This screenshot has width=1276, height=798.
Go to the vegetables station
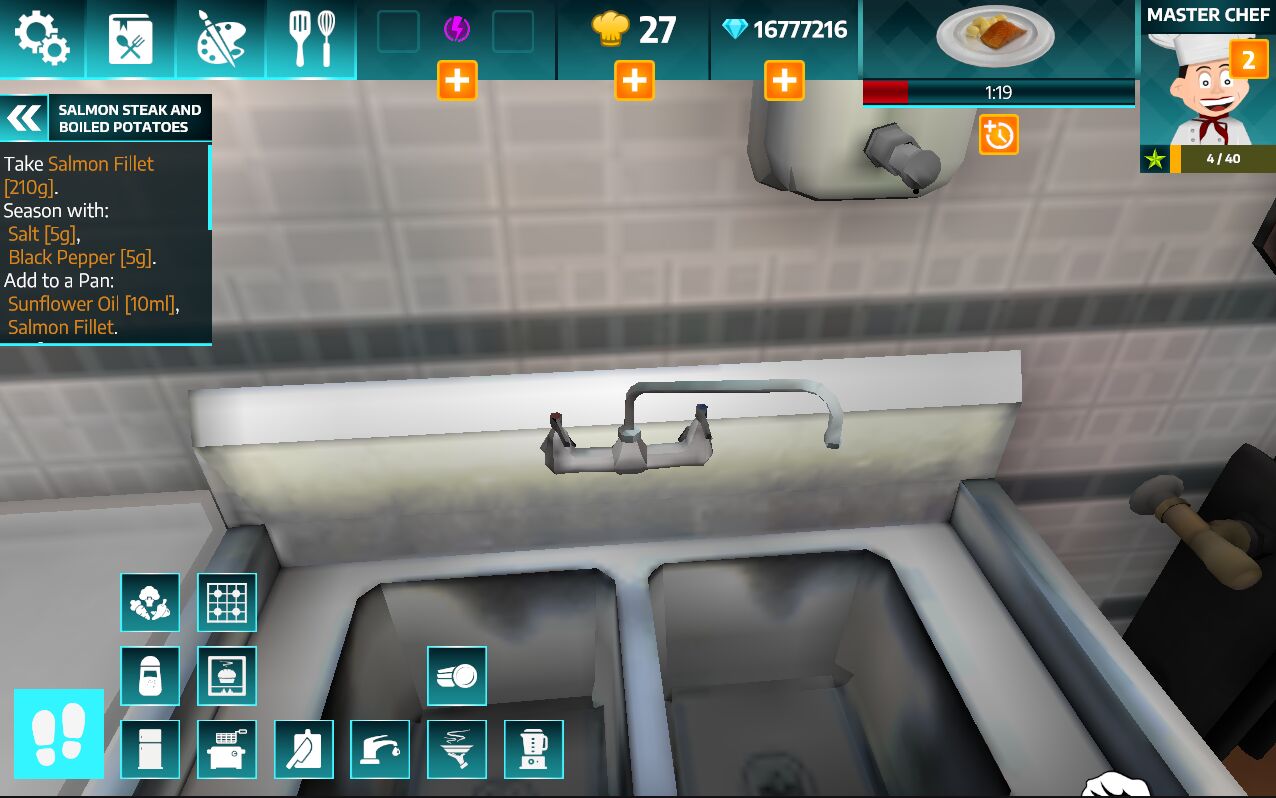point(150,602)
